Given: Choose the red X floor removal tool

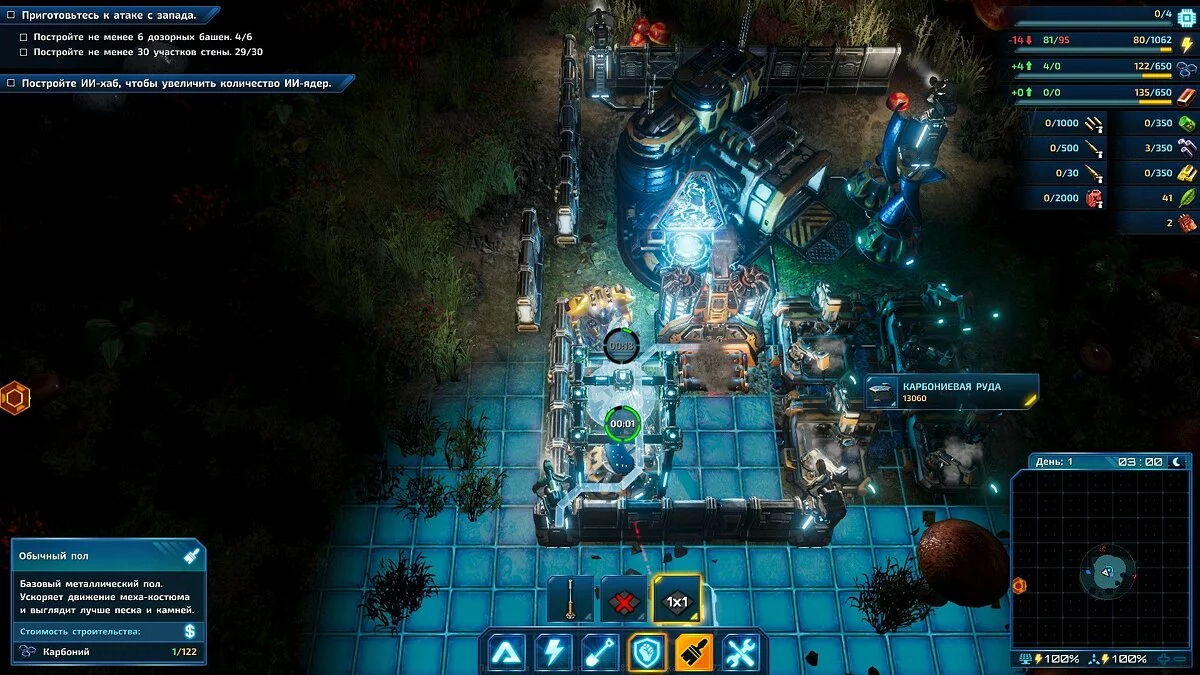Looking at the screenshot, I should pyautogui.click(x=623, y=601).
